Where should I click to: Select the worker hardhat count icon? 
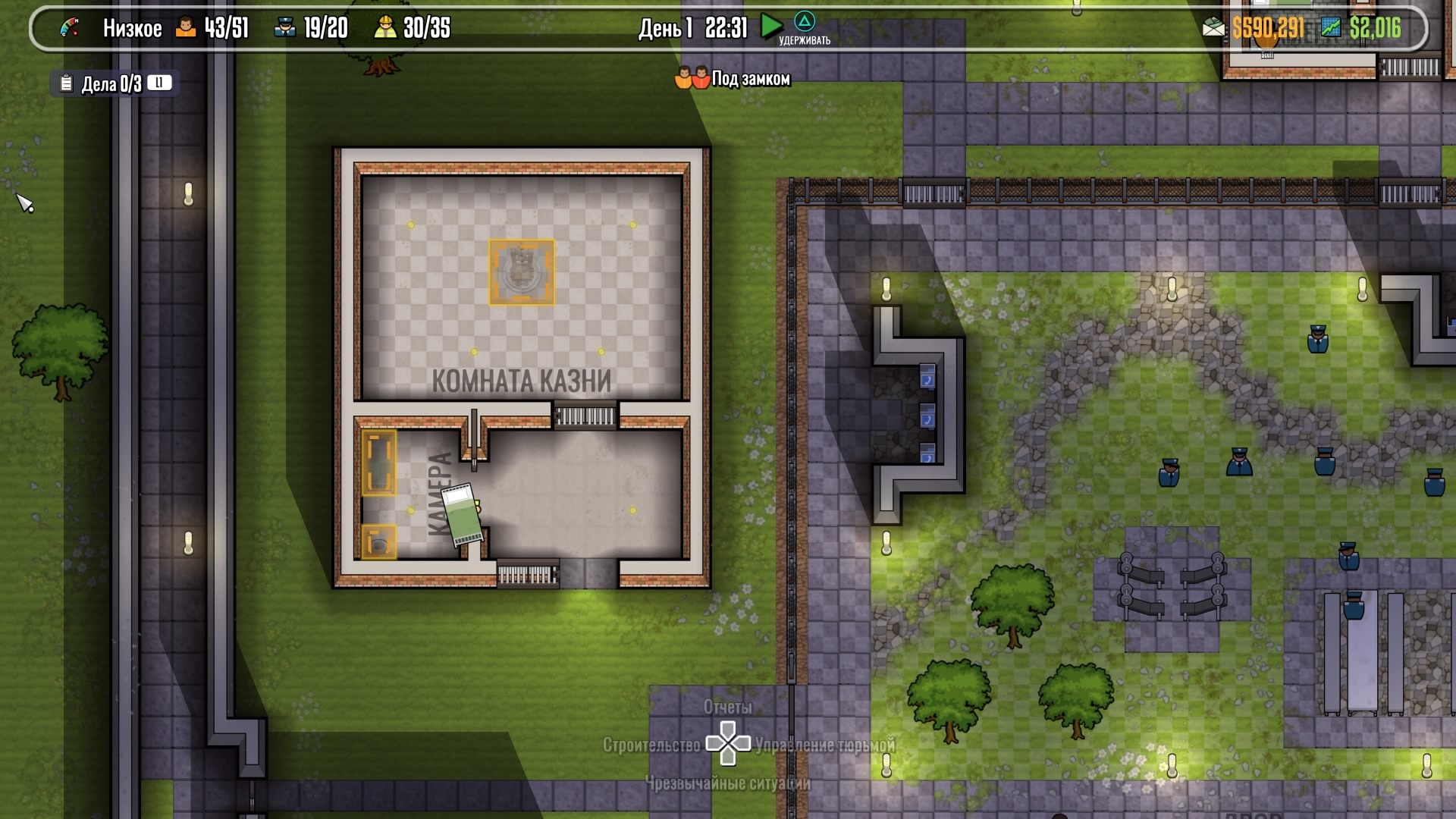[385, 28]
